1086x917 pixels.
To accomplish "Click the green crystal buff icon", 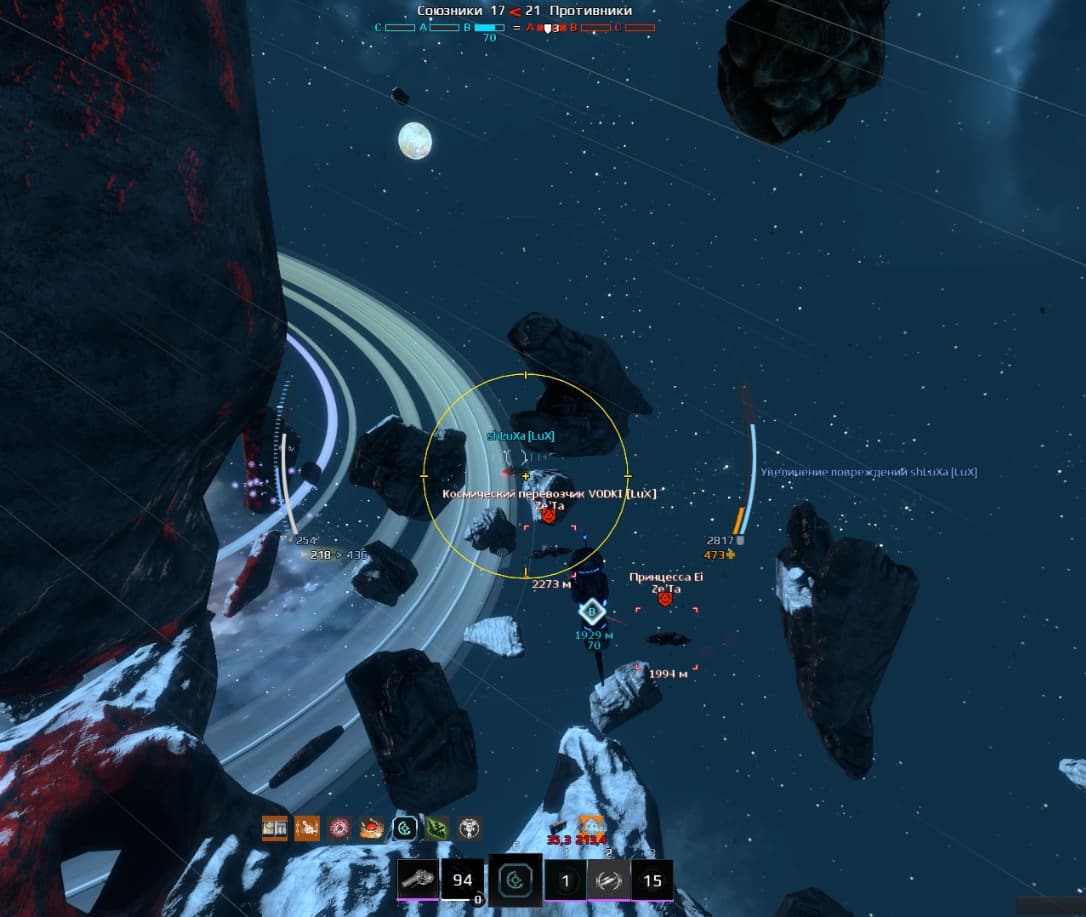I will coord(437,828).
